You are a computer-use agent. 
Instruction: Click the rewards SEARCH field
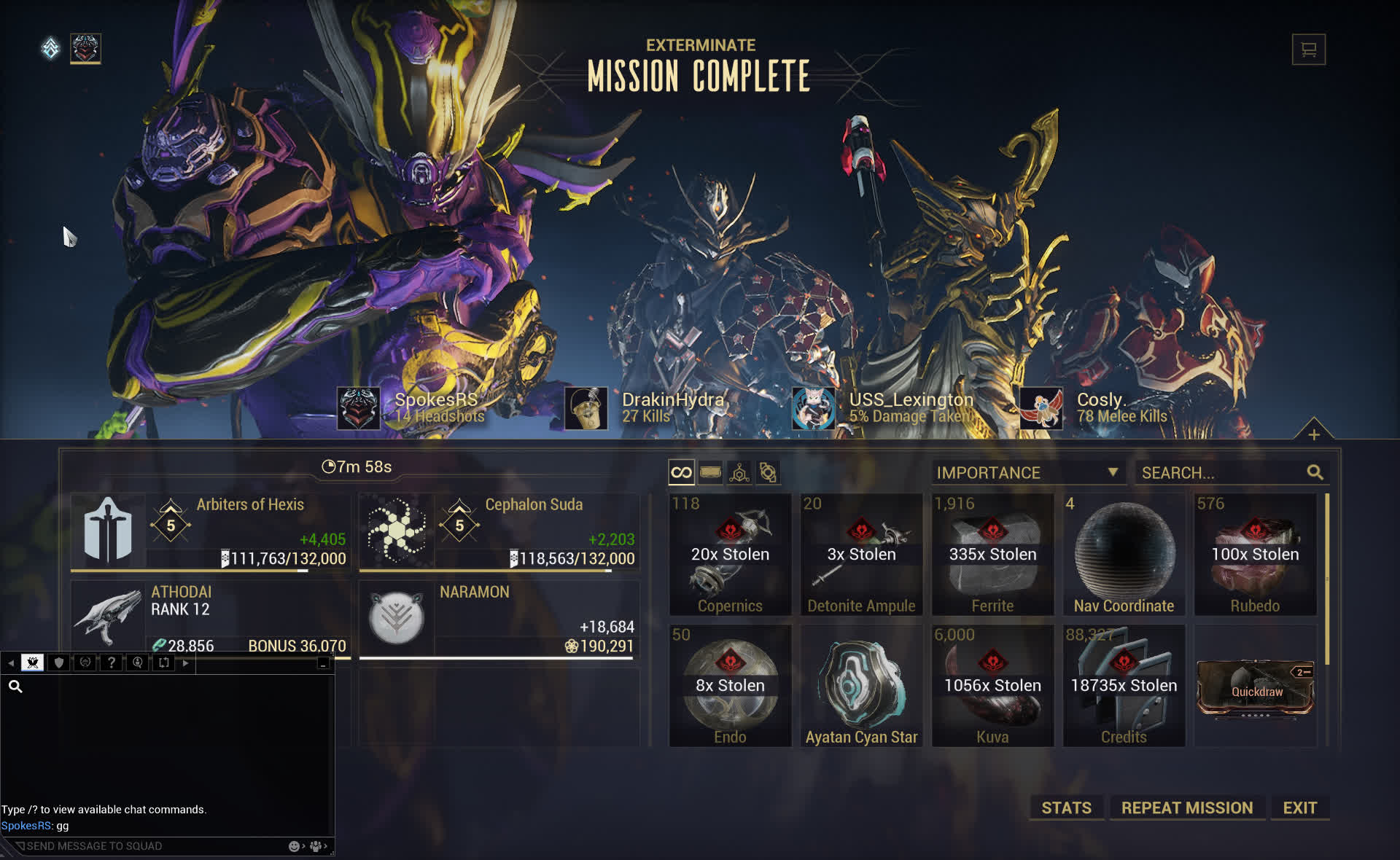tap(1222, 473)
